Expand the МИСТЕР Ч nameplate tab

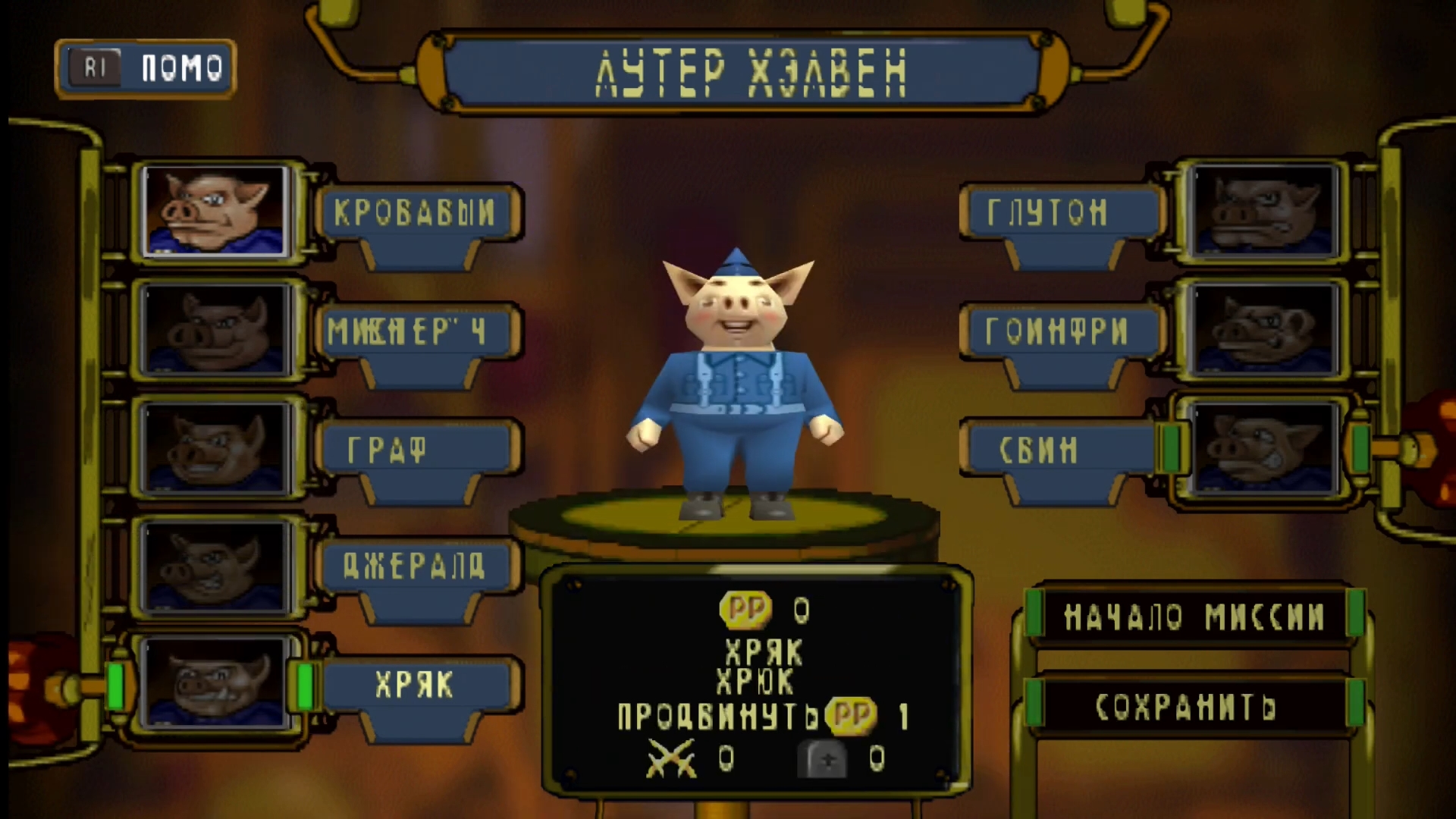(417, 330)
